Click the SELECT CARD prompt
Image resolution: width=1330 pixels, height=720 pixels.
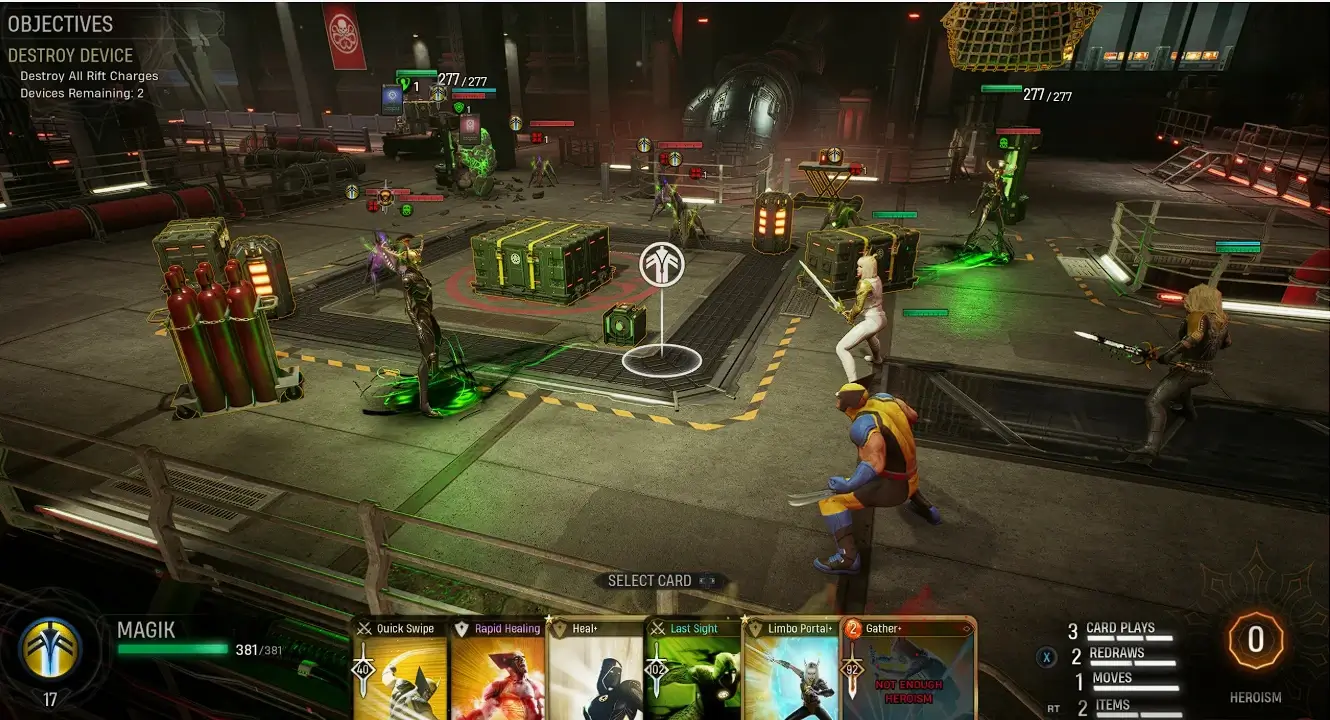coord(650,580)
